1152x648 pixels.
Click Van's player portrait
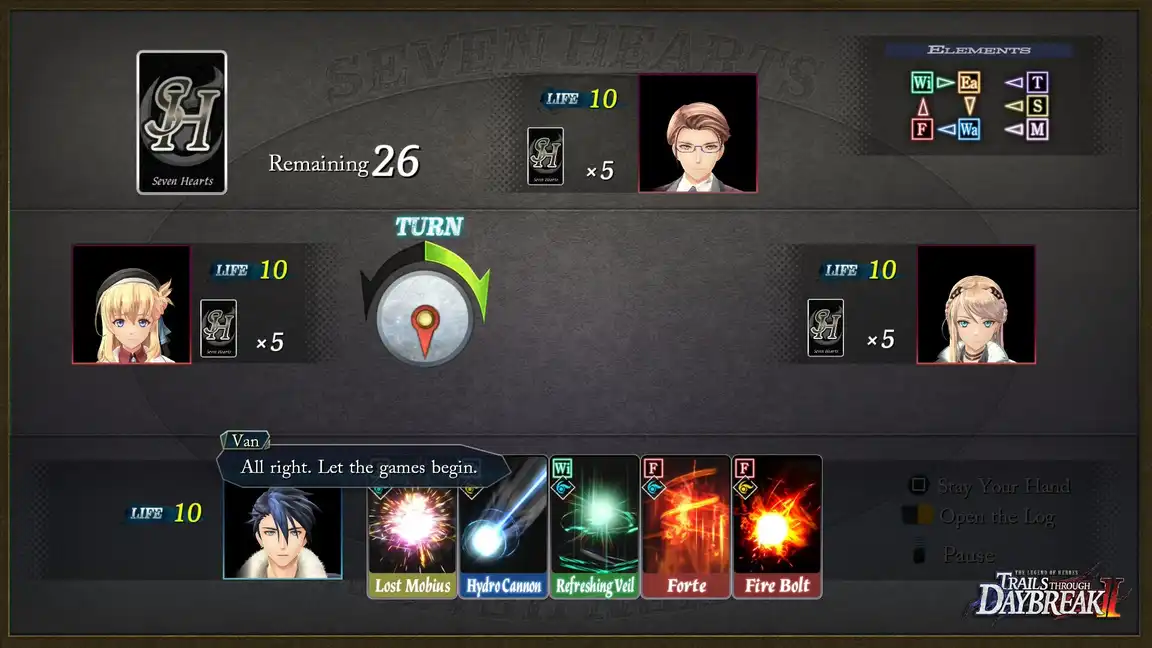[282, 532]
